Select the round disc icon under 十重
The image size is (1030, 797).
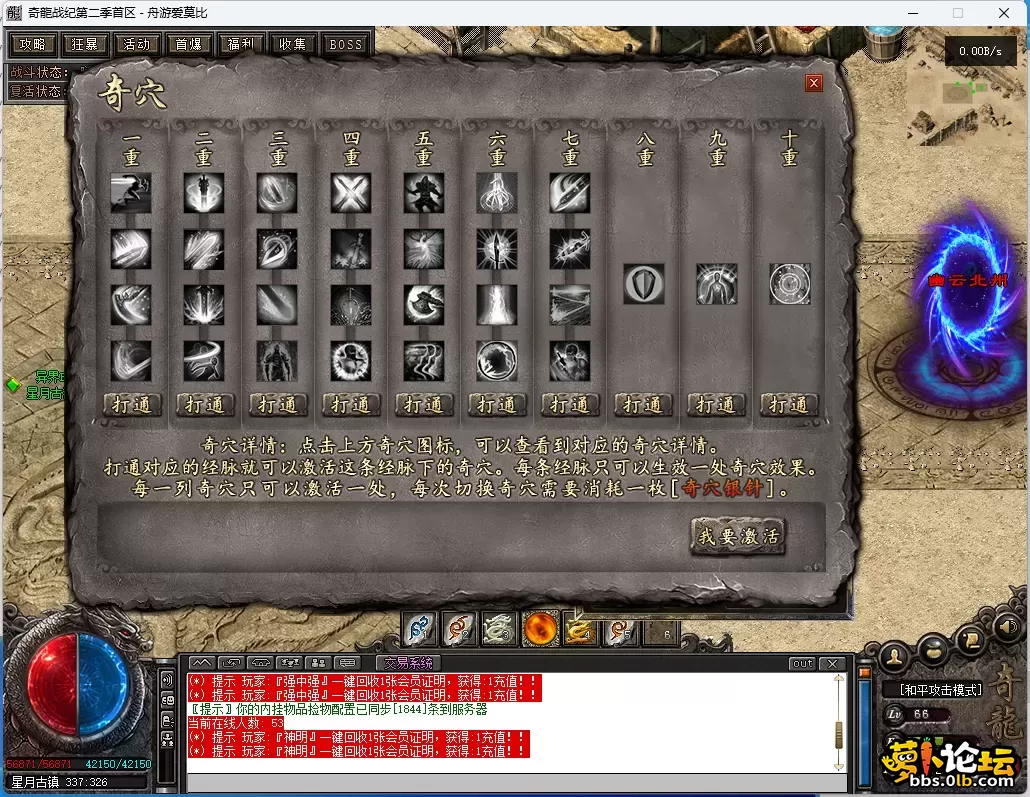tap(789, 284)
